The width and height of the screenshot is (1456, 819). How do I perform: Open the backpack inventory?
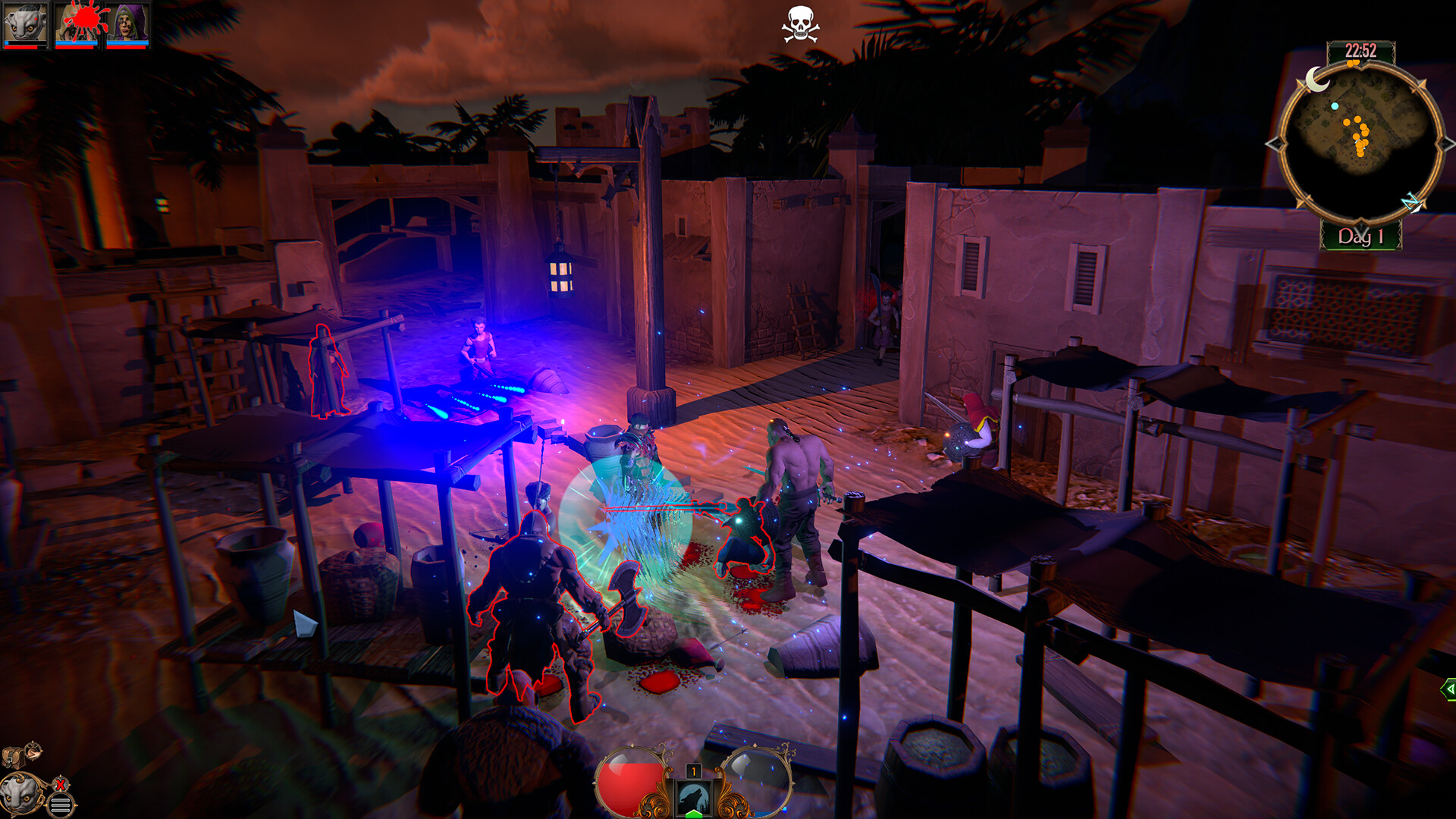click(13, 757)
